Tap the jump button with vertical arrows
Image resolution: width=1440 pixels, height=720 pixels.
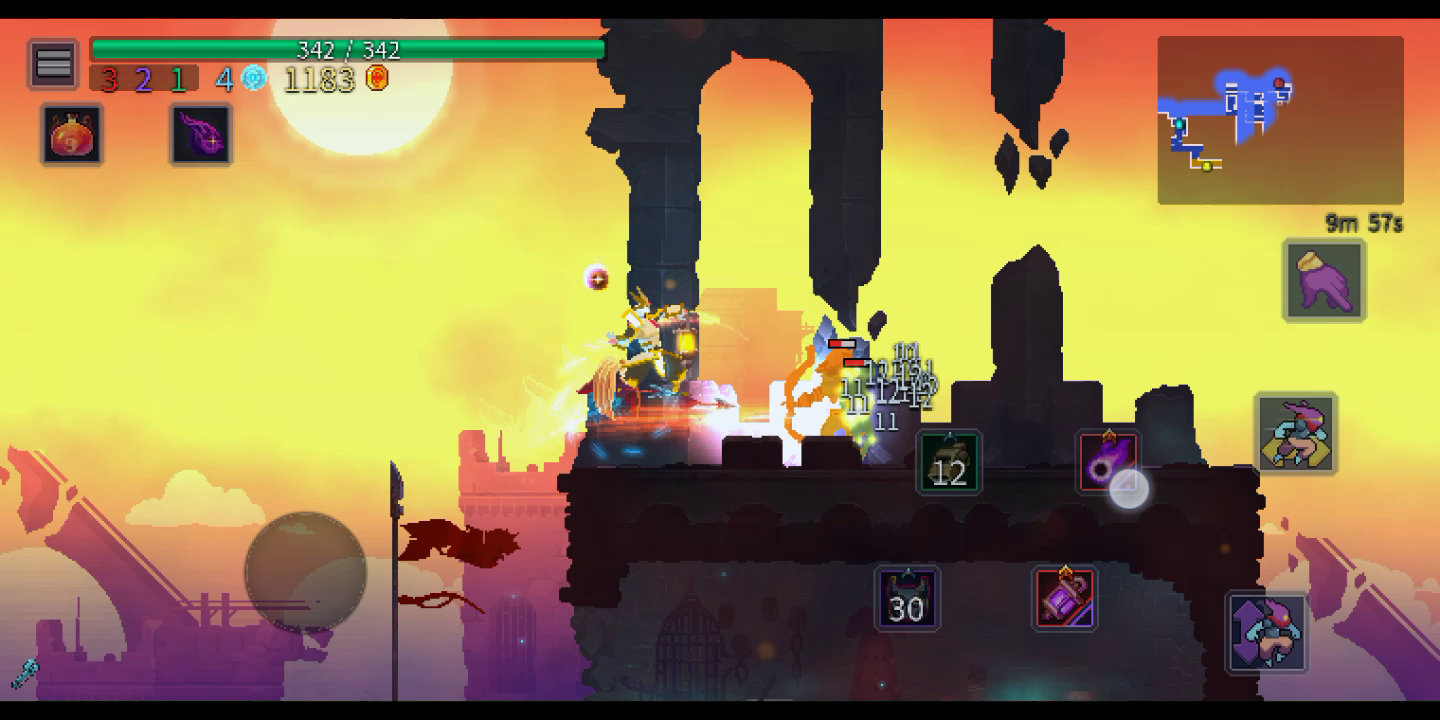click(1267, 632)
